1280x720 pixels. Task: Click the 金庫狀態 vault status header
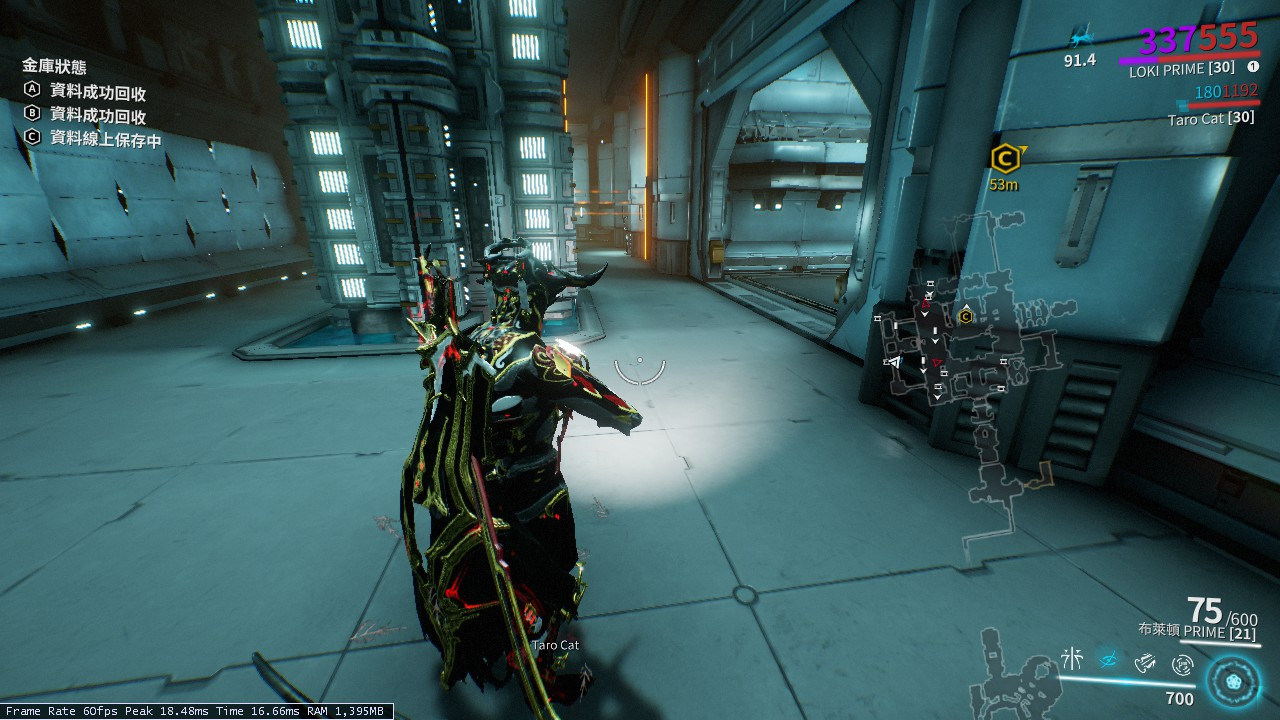[x=54, y=67]
